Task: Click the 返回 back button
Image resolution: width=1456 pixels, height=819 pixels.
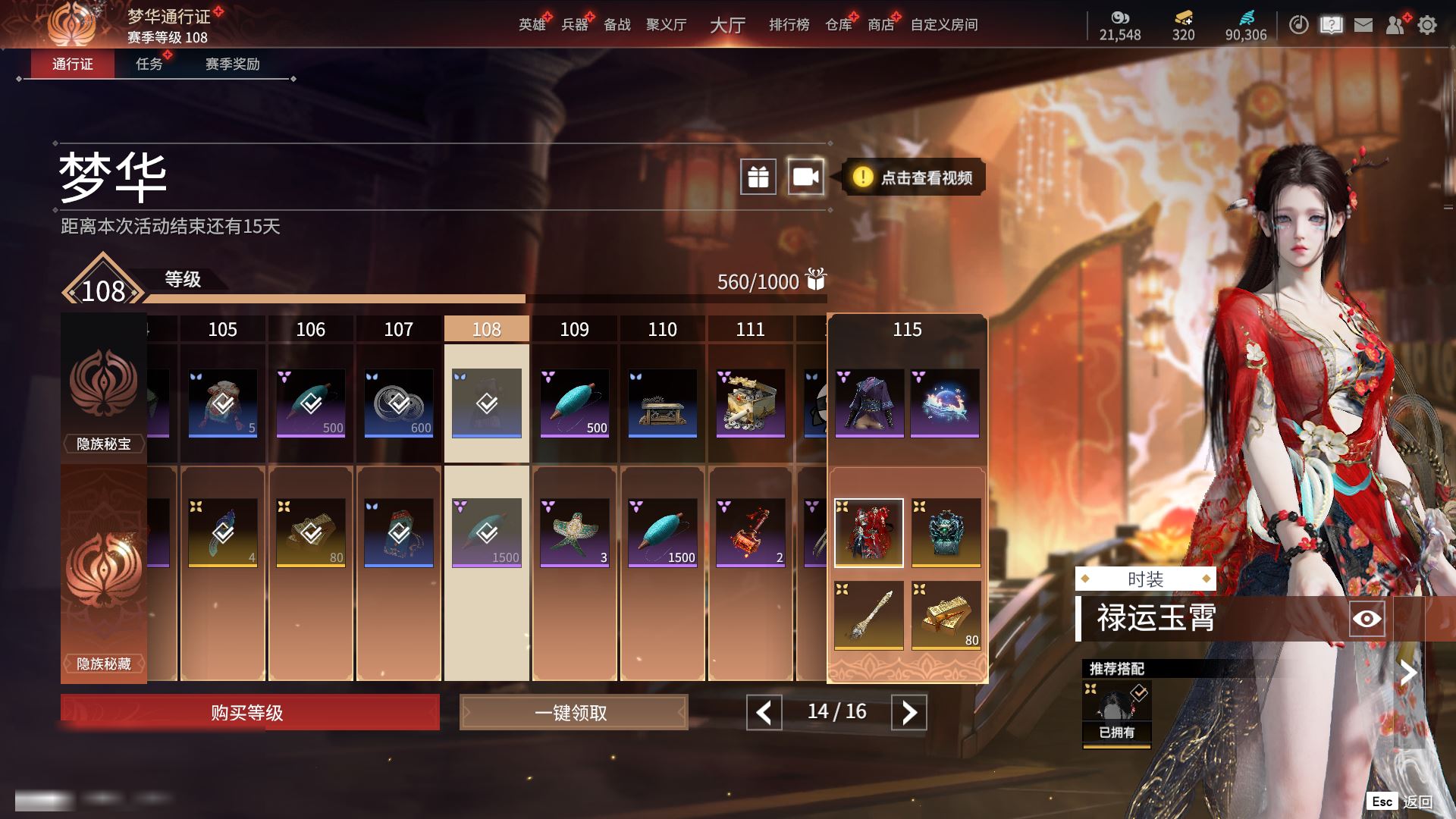Action: click(1416, 802)
